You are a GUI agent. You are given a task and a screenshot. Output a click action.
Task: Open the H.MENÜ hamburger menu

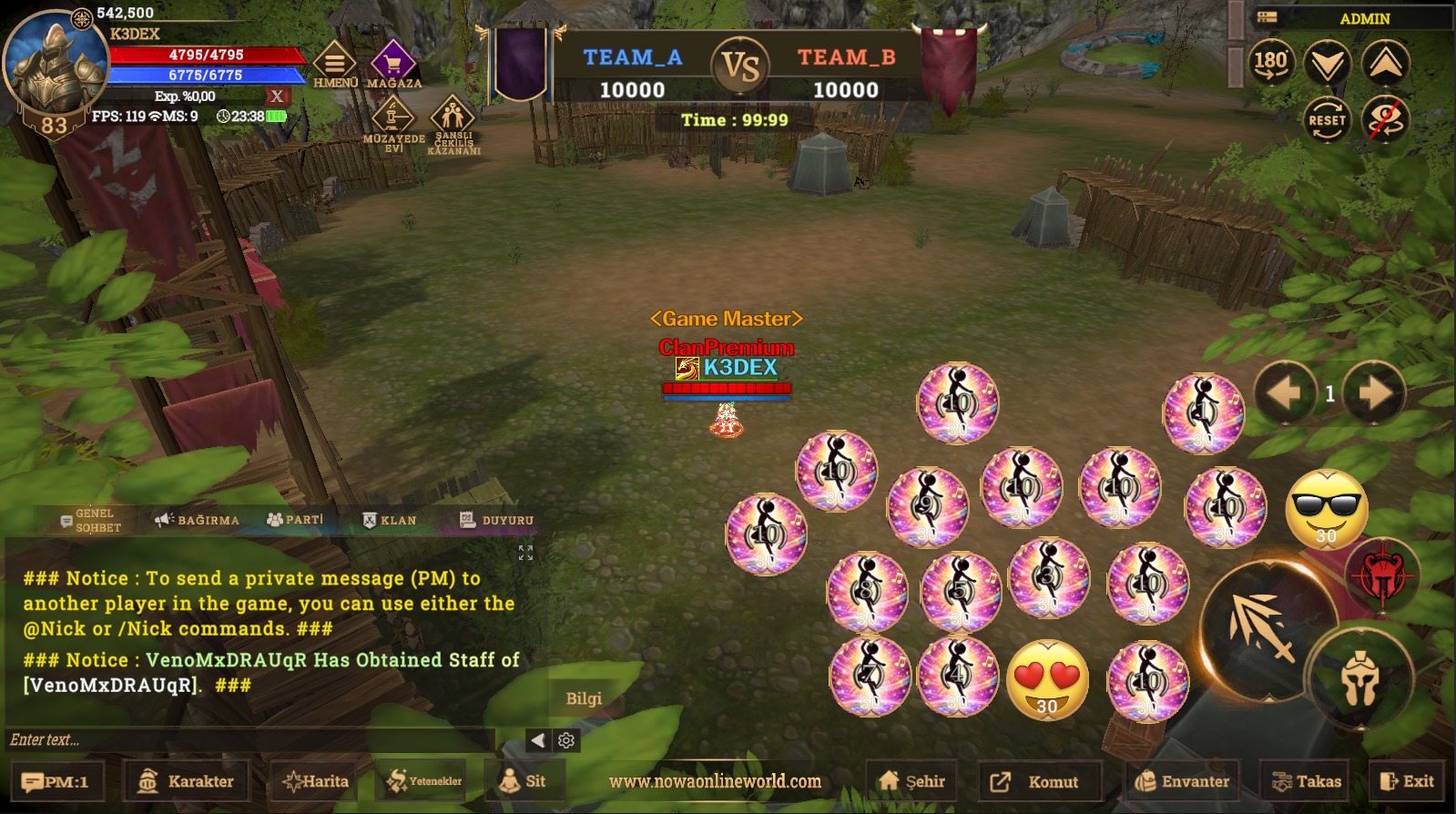pyautogui.click(x=335, y=64)
